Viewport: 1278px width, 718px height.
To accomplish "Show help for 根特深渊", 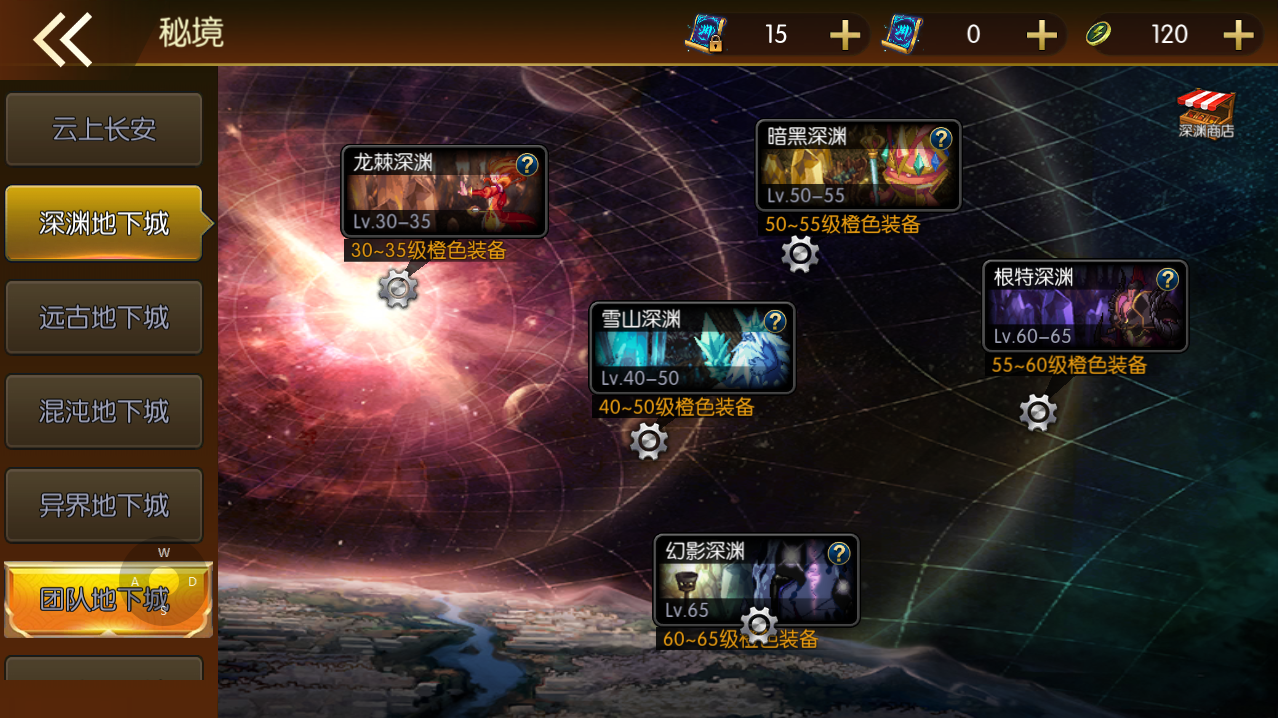I will (1168, 279).
